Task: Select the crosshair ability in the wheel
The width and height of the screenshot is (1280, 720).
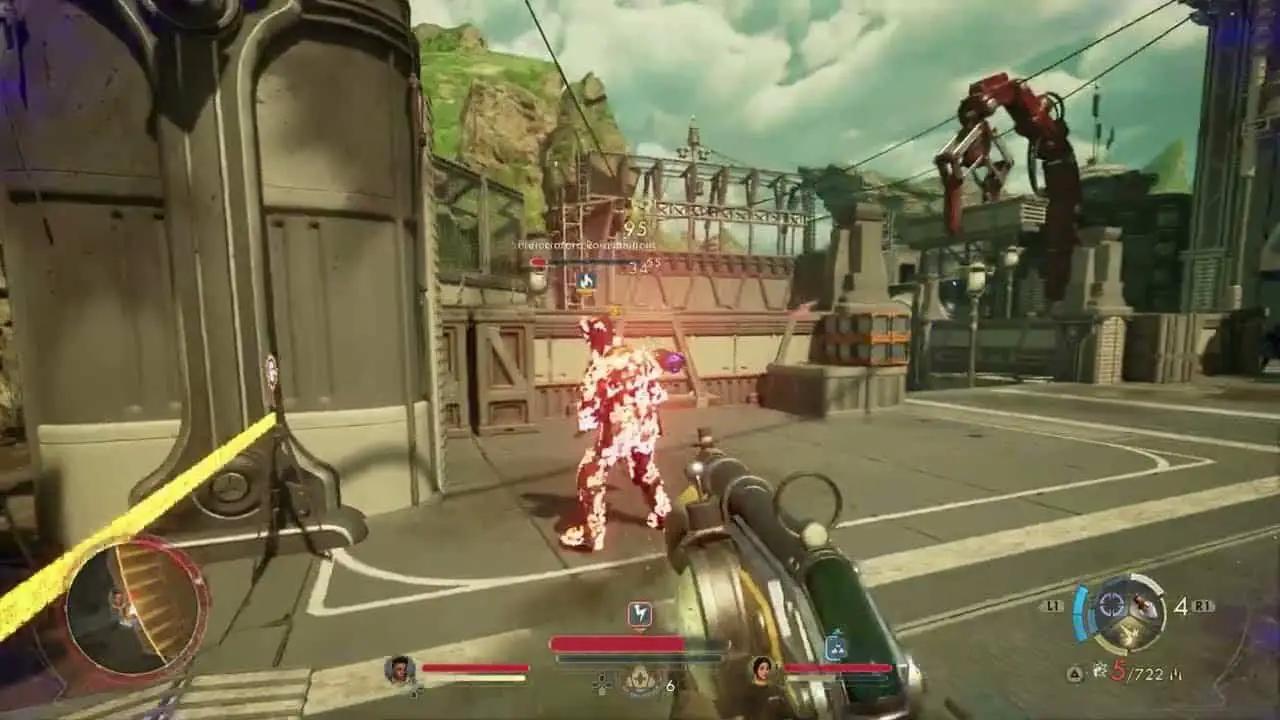Action: point(1110,604)
